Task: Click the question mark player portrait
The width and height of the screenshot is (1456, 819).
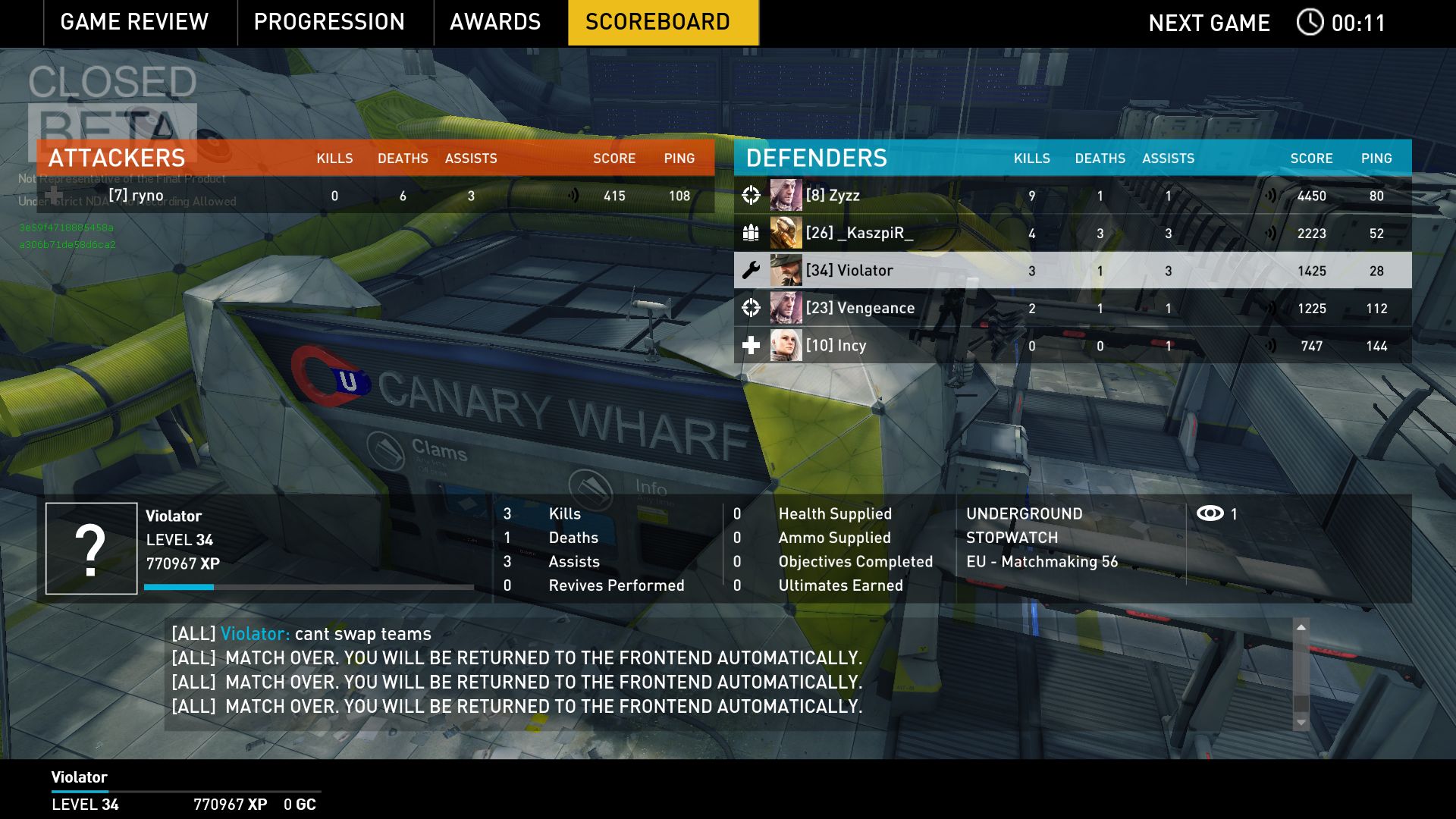Action: pos(91,548)
